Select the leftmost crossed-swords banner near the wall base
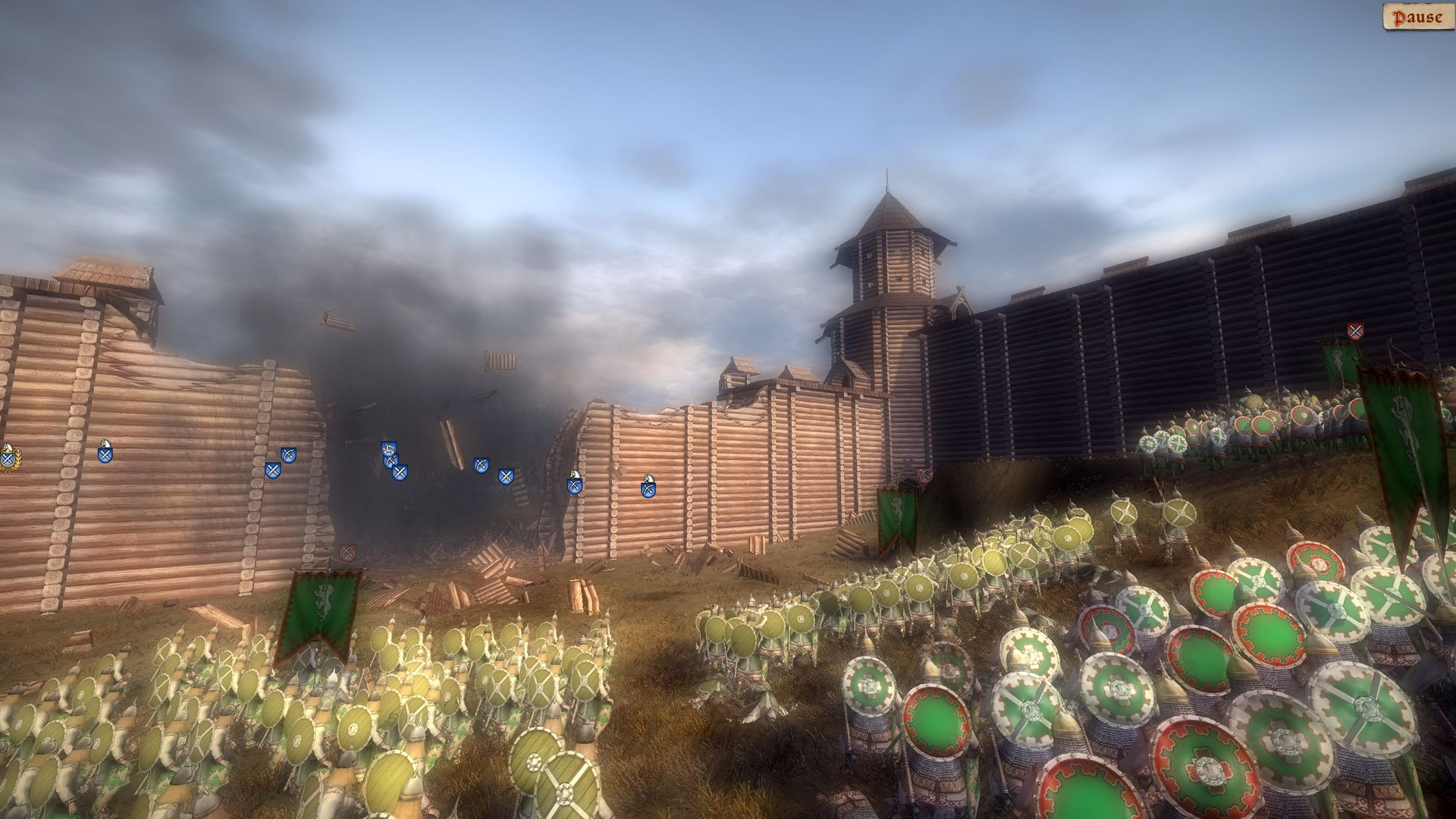Screen dimensions: 1456x819 [274, 469]
